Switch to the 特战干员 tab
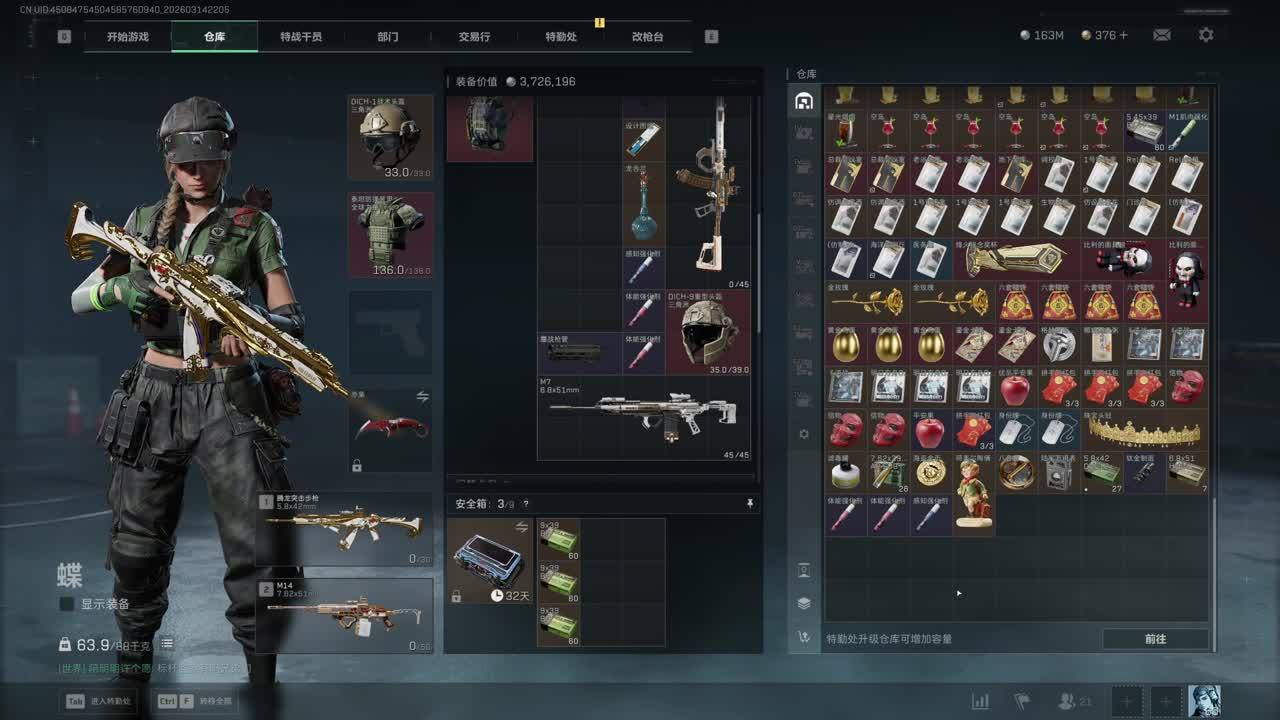The height and width of the screenshot is (720, 1280). click(301, 37)
